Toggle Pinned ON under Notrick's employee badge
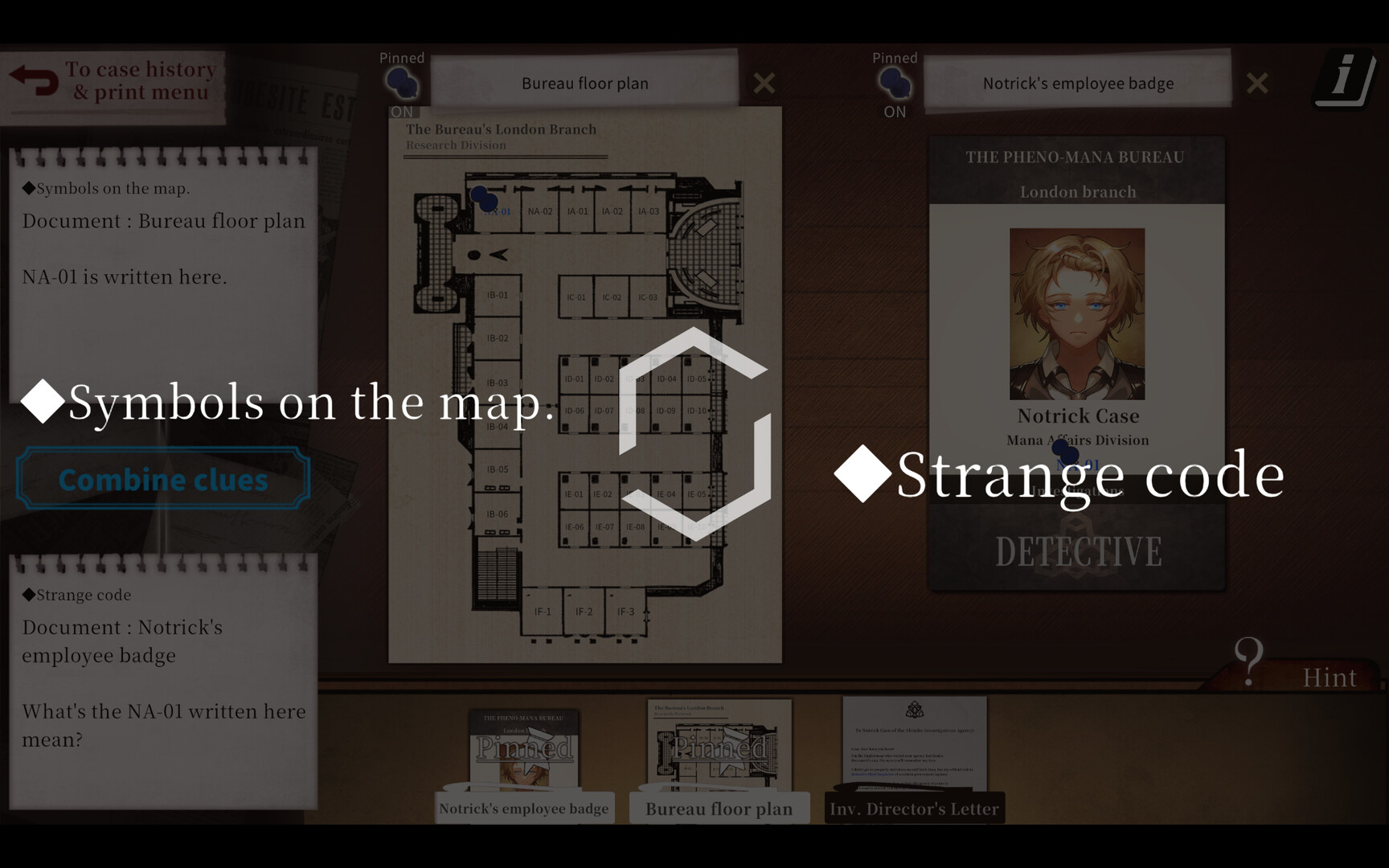The image size is (1389, 868). click(894, 112)
